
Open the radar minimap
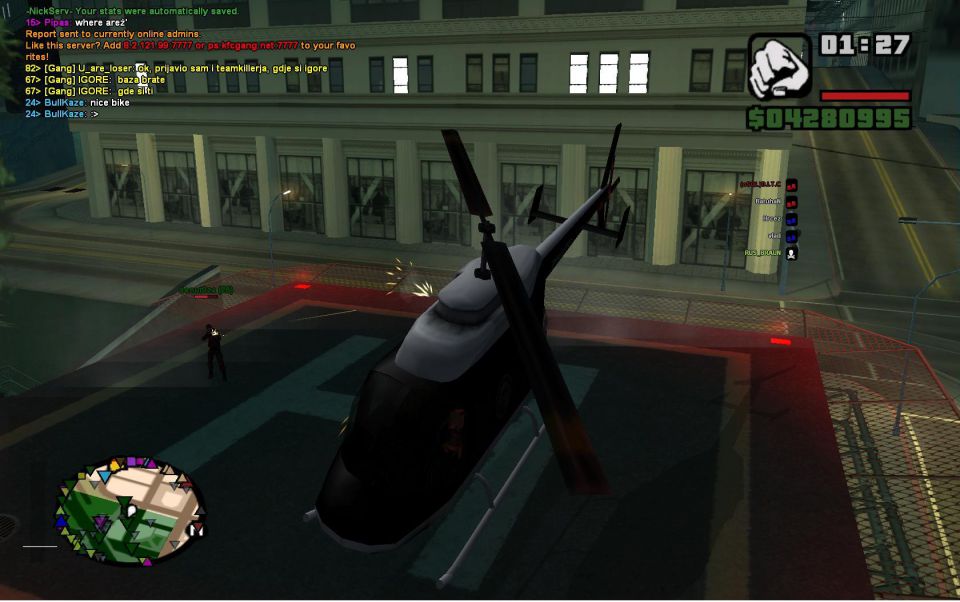[x=129, y=509]
